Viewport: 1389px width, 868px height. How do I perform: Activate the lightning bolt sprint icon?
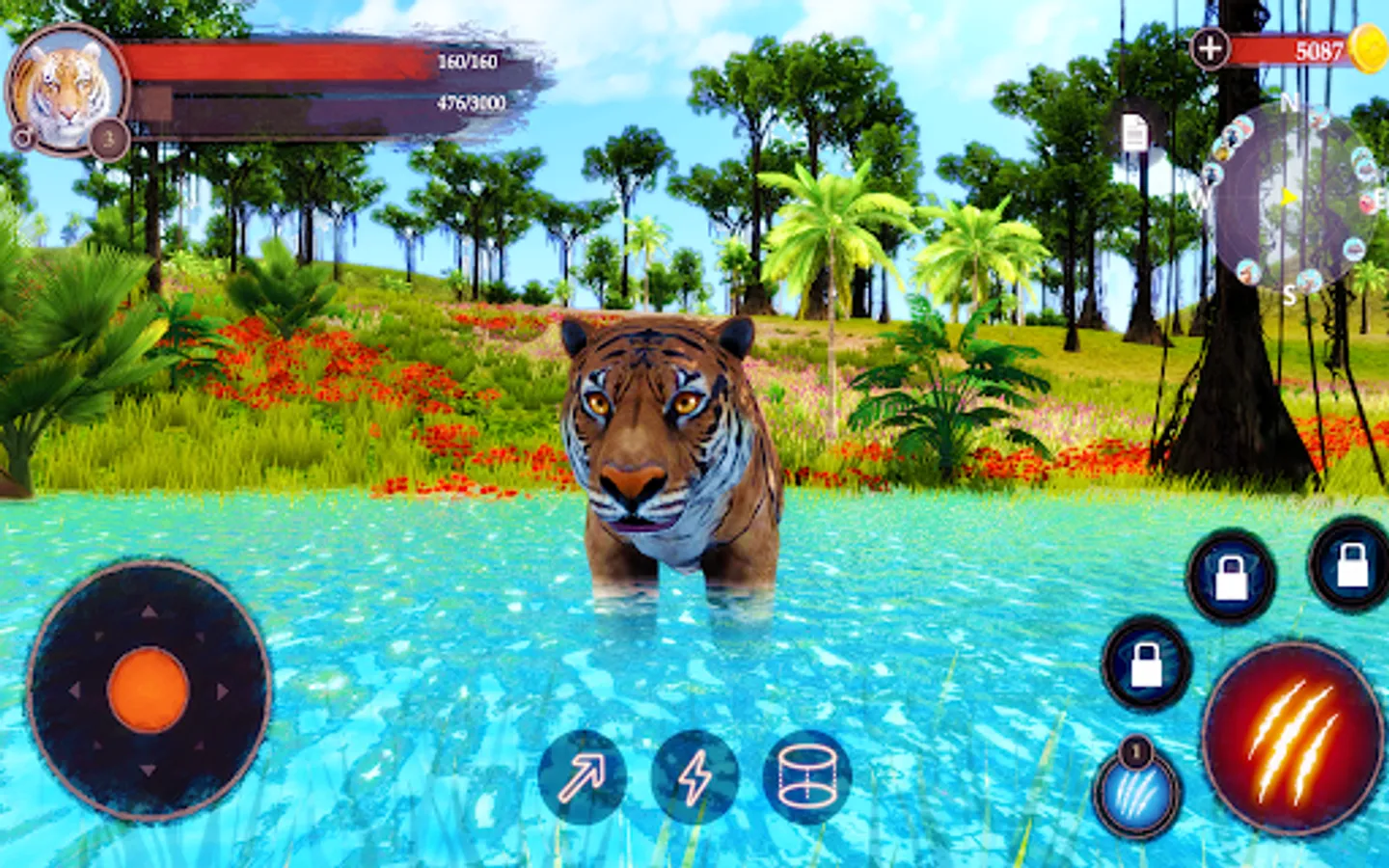click(x=694, y=775)
